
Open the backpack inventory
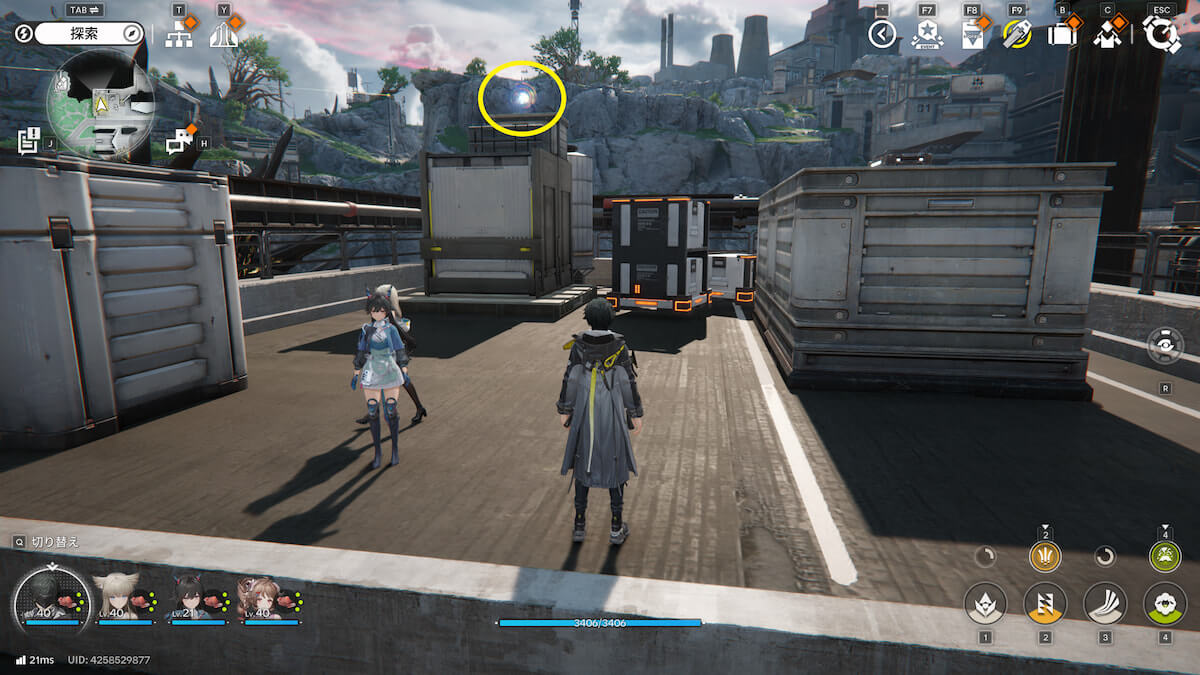point(1062,34)
